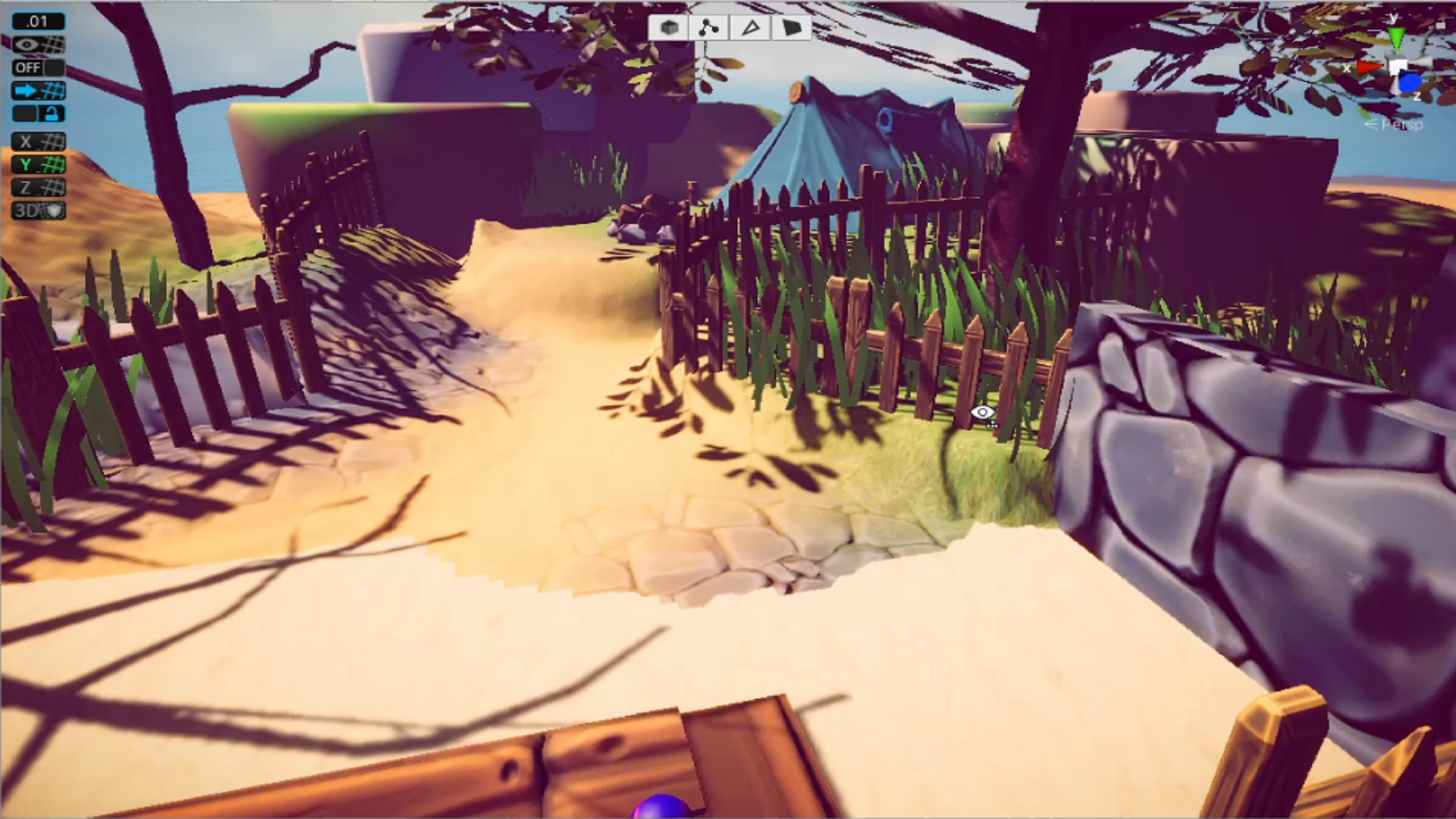
Task: Switch to vertex selection mode
Action: point(708,27)
